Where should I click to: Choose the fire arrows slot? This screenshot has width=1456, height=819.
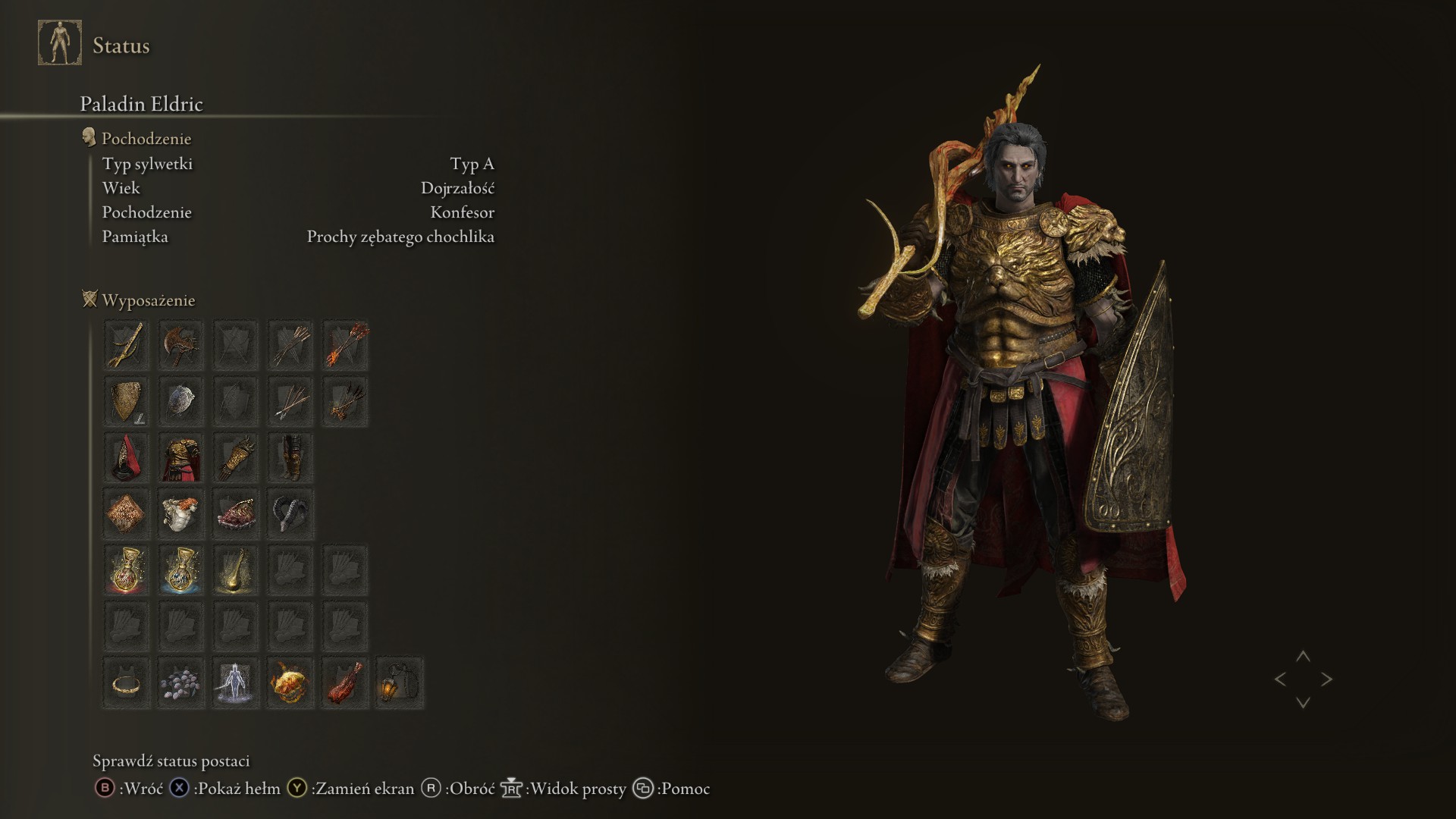345,345
